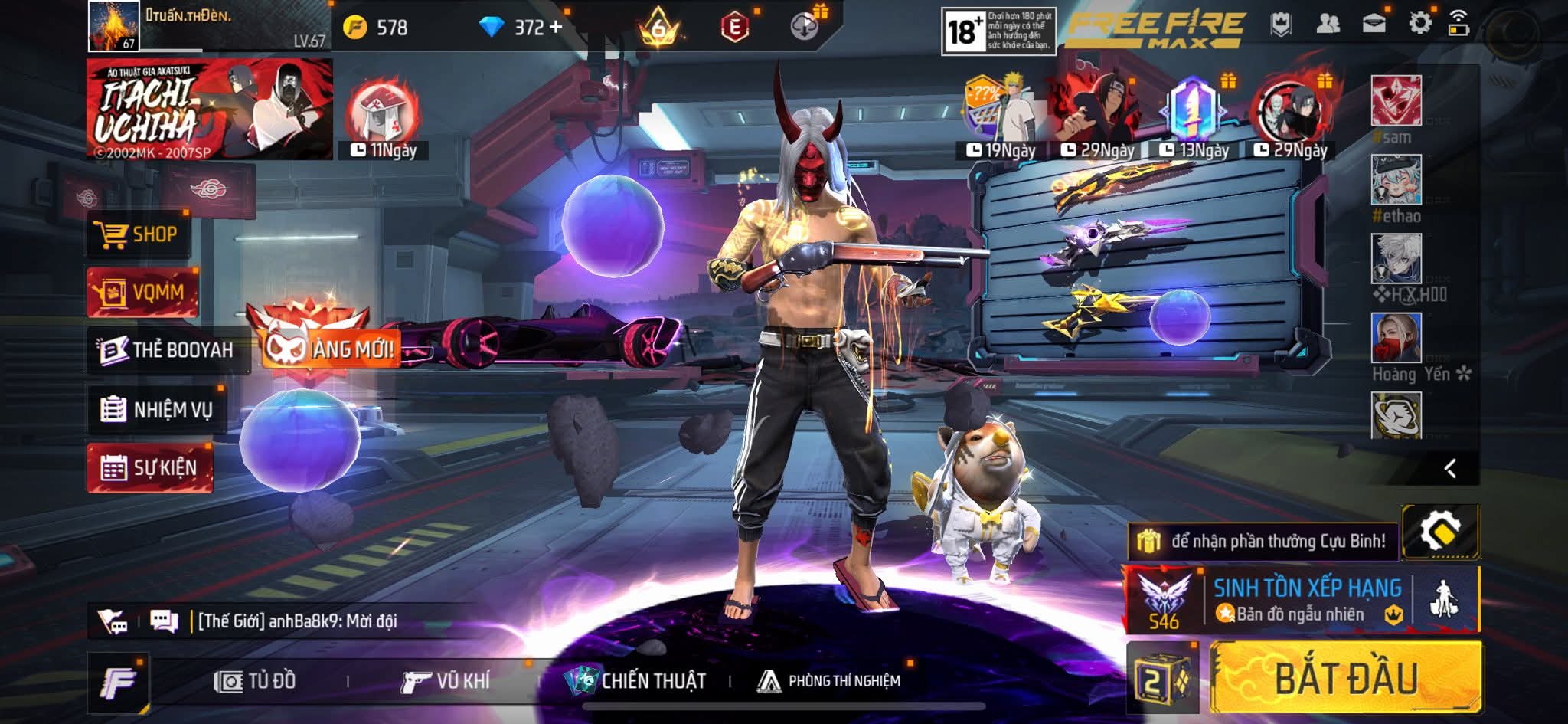Open the SHOP menu
Image resolution: width=1568 pixels, height=724 pixels.
[x=138, y=234]
